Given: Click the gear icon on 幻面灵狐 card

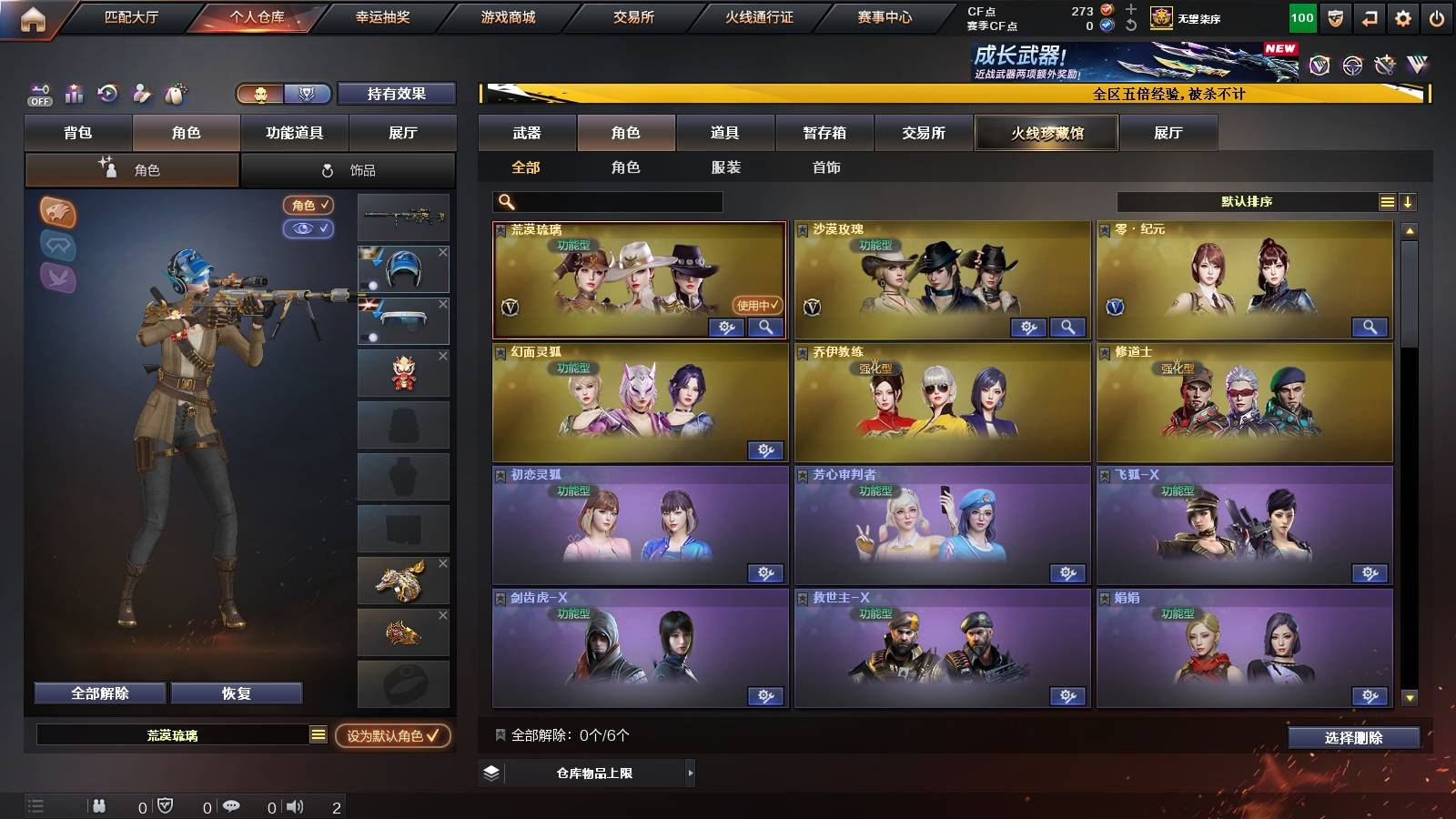Looking at the screenshot, I should pyautogui.click(x=767, y=450).
